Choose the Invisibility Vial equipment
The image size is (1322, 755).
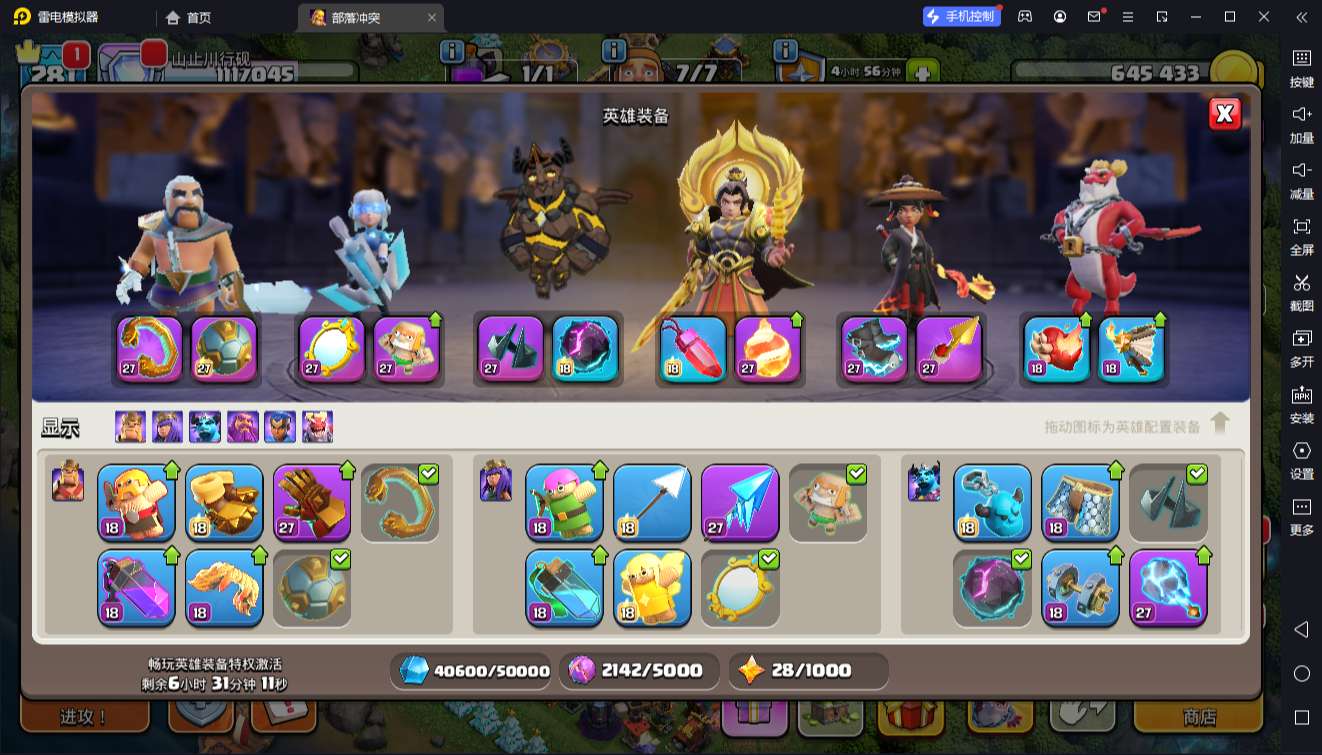click(565, 588)
